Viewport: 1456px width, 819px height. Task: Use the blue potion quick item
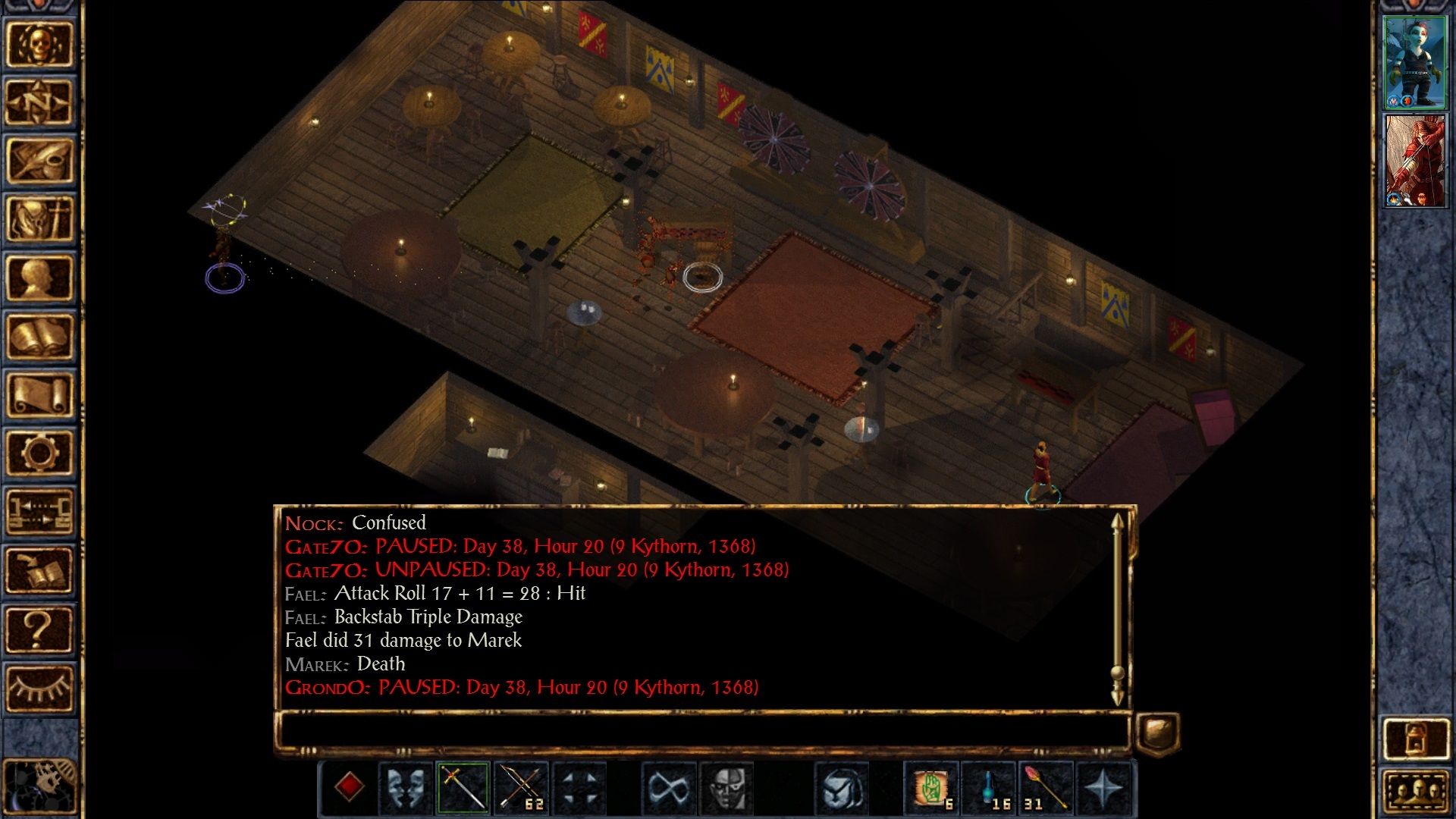[x=990, y=789]
